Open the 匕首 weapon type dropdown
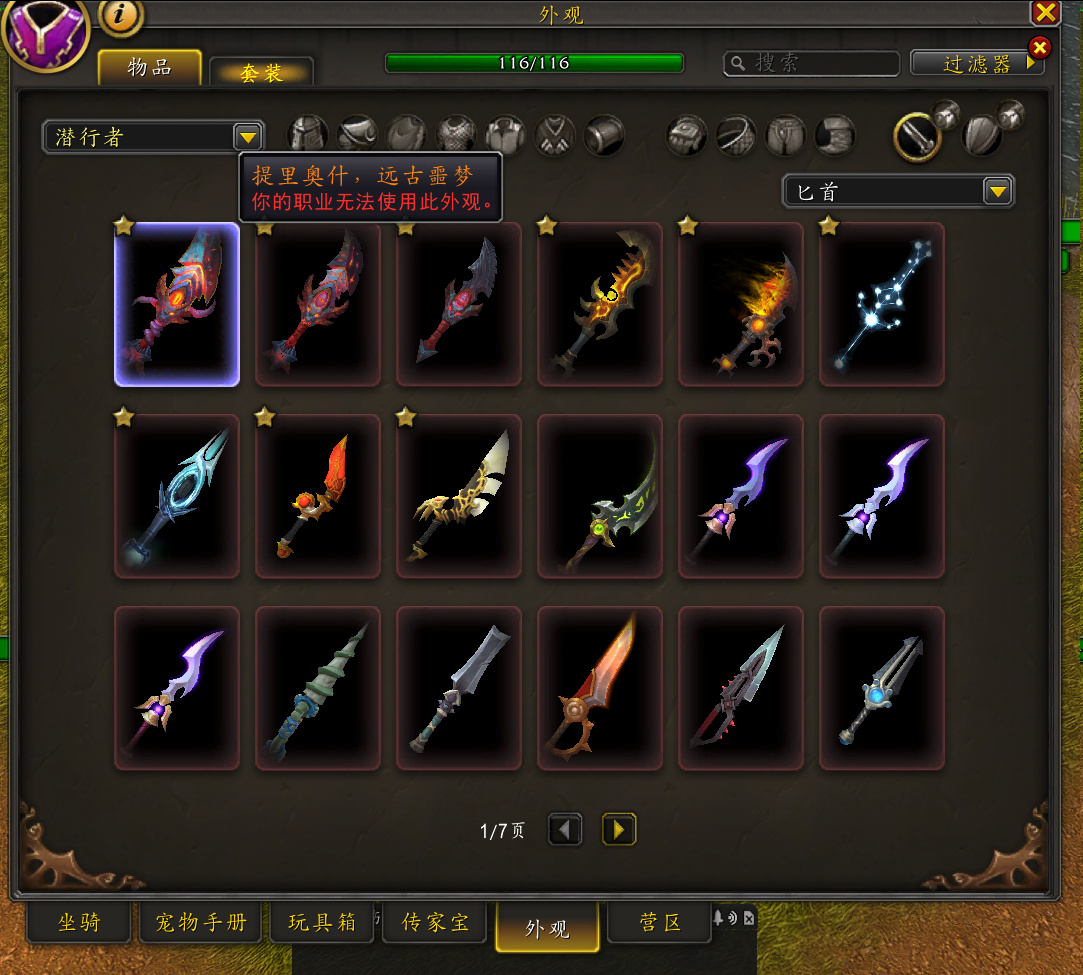 (x=996, y=191)
